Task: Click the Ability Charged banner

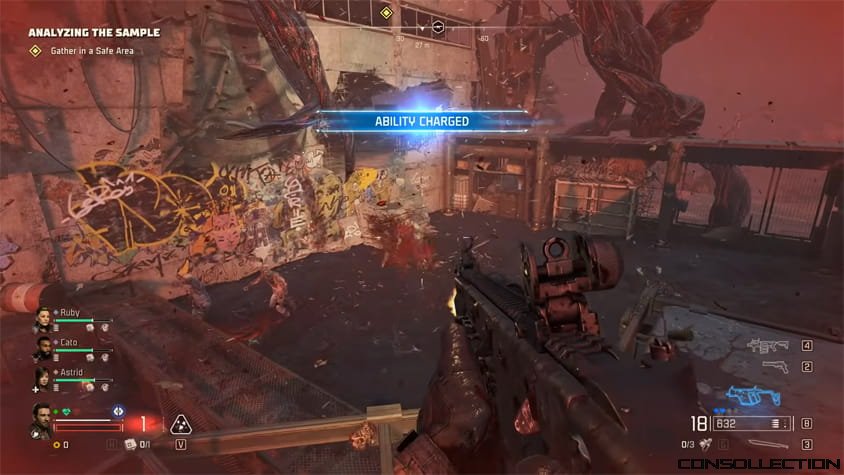Action: point(422,121)
